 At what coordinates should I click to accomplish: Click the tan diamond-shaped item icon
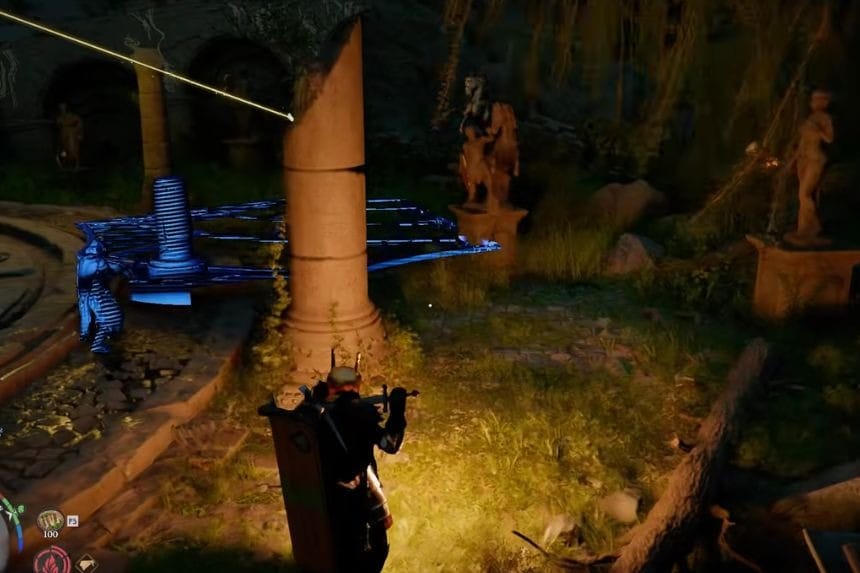pyautogui.click(x=86, y=563)
